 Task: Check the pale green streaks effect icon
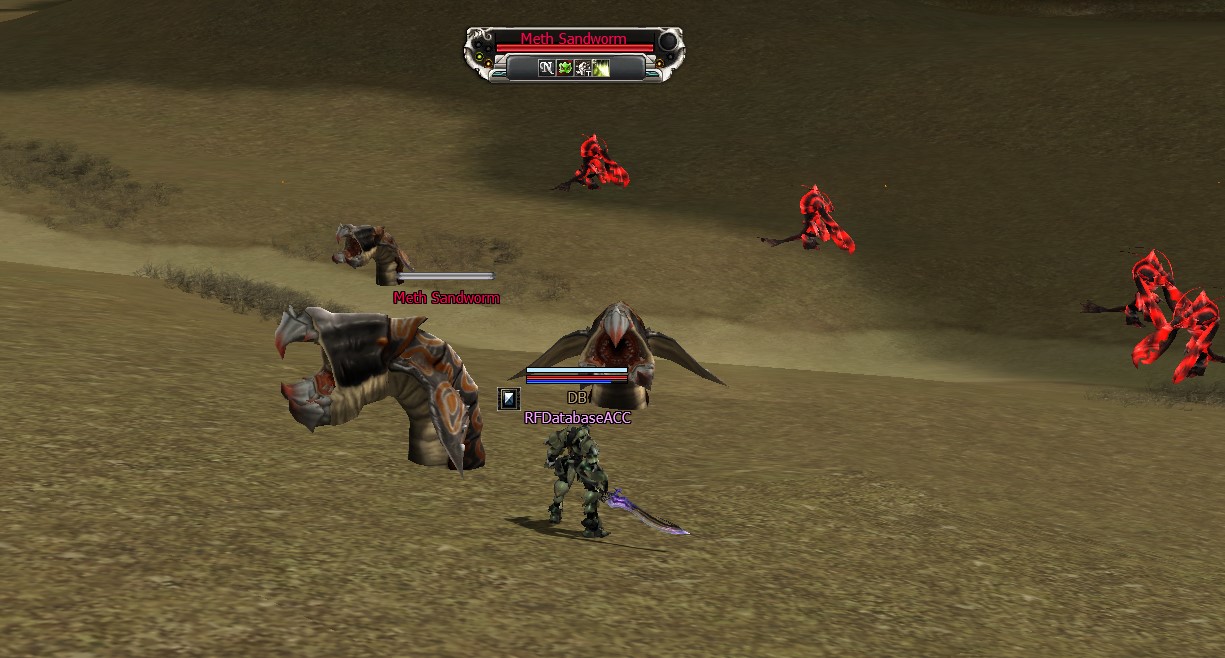click(601, 68)
